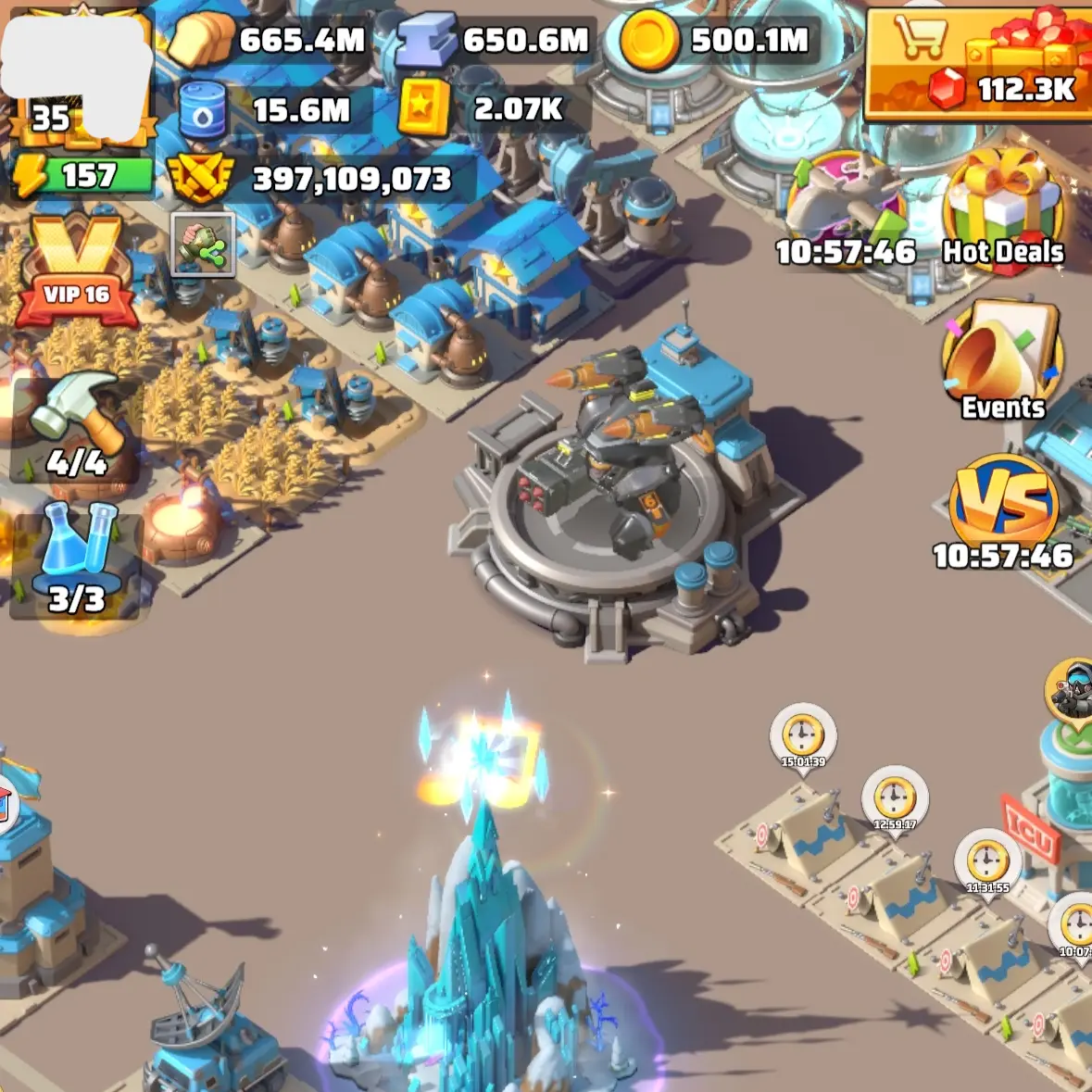Viewport: 1092px width, 1092px height.
Task: Tap the clock bubble reading 12:59:17
Action: 895,797
